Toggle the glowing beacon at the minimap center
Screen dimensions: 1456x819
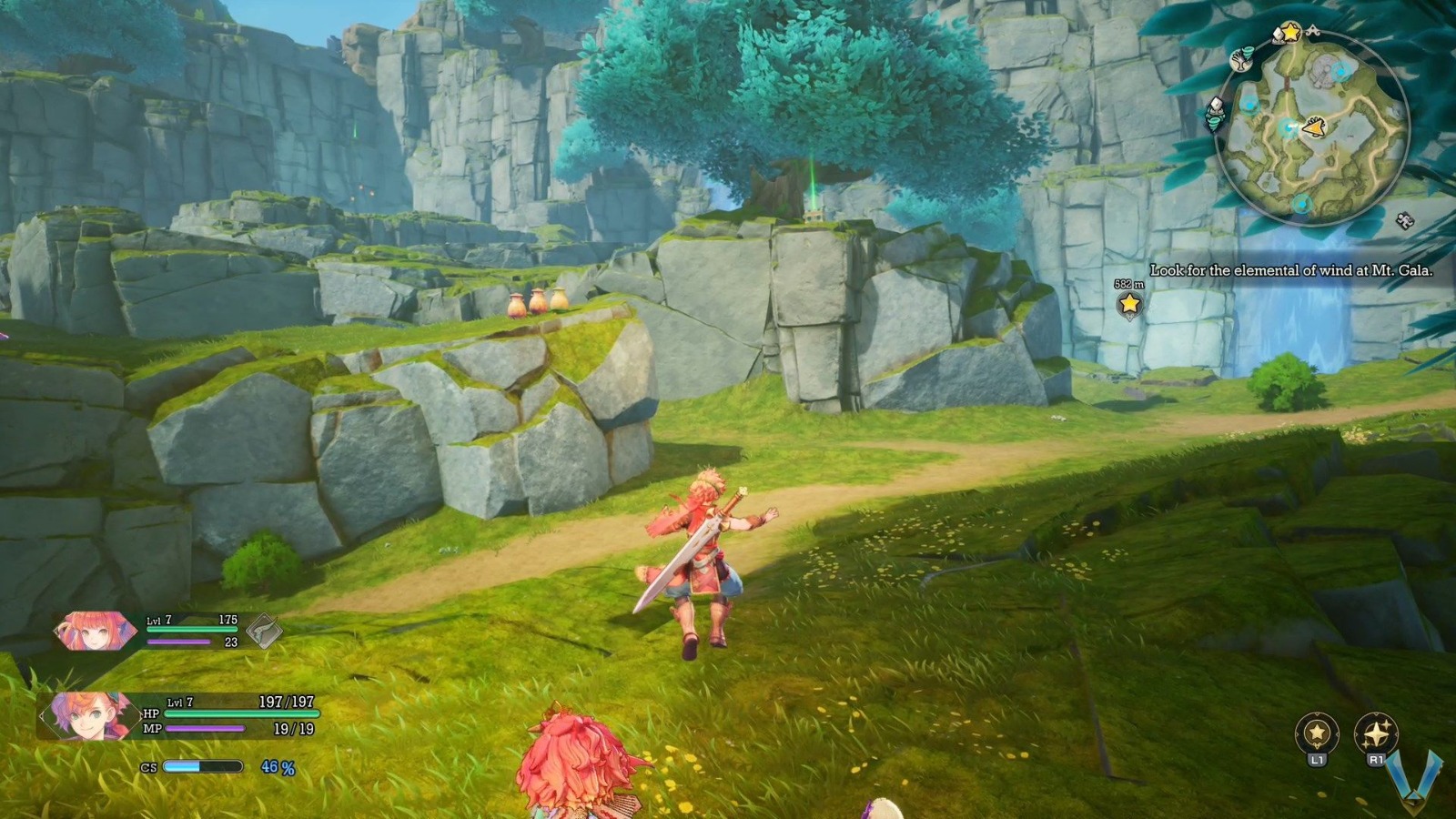pos(1289,127)
